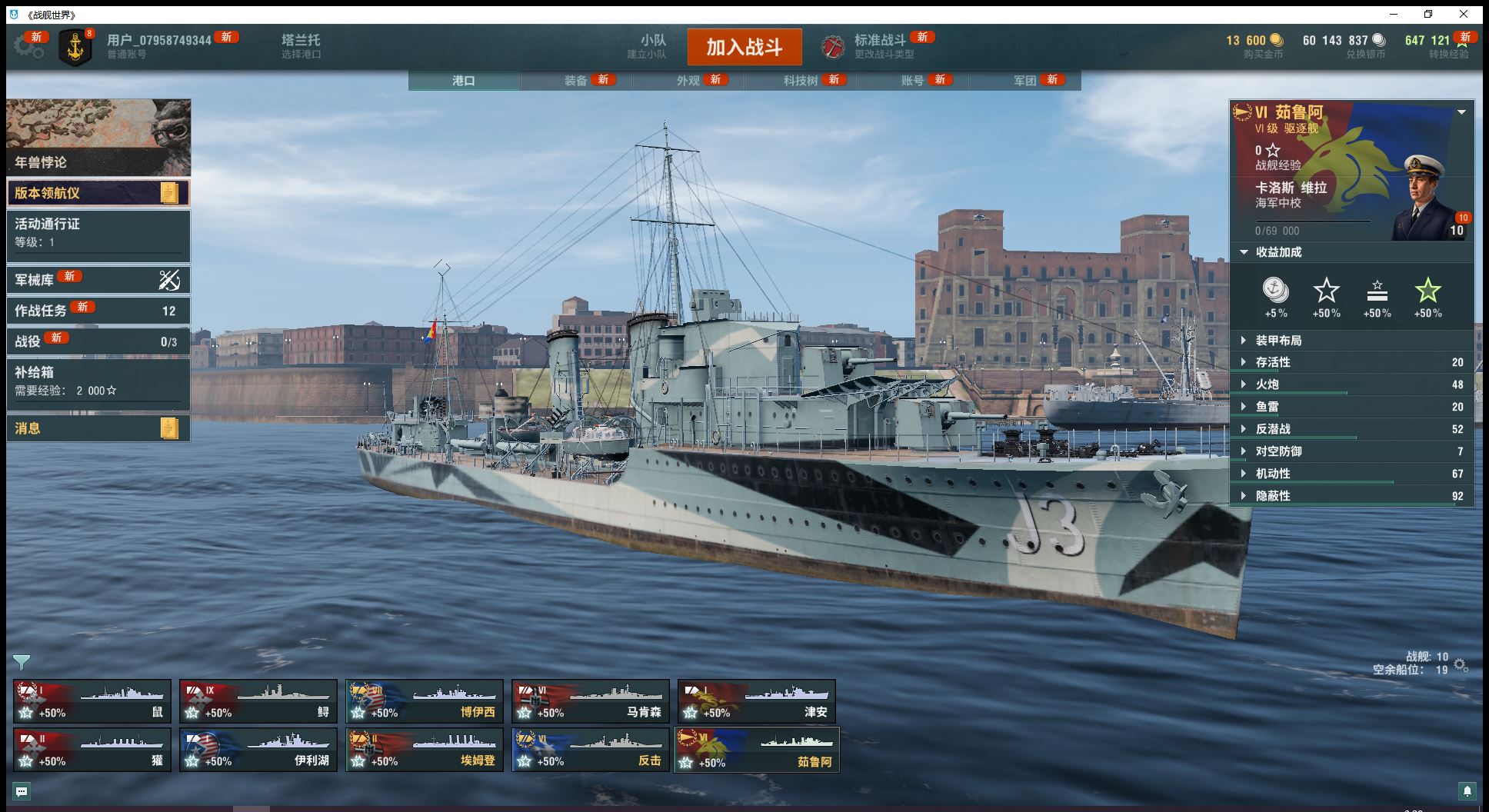Open the settings gear icon
This screenshot has height=812, width=1489.
pos(28,47)
